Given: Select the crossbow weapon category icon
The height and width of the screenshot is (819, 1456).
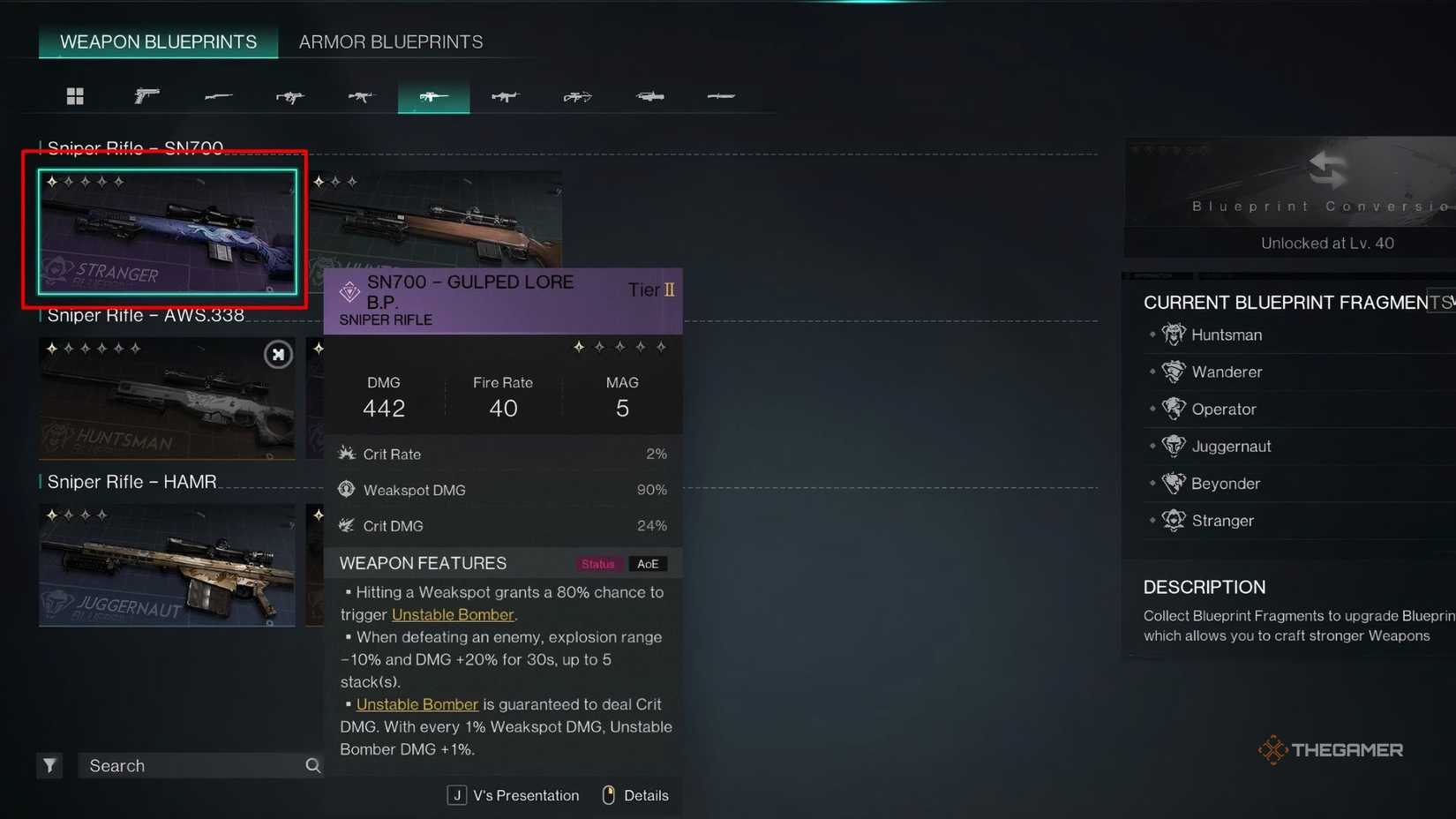Looking at the screenshot, I should click(x=577, y=96).
